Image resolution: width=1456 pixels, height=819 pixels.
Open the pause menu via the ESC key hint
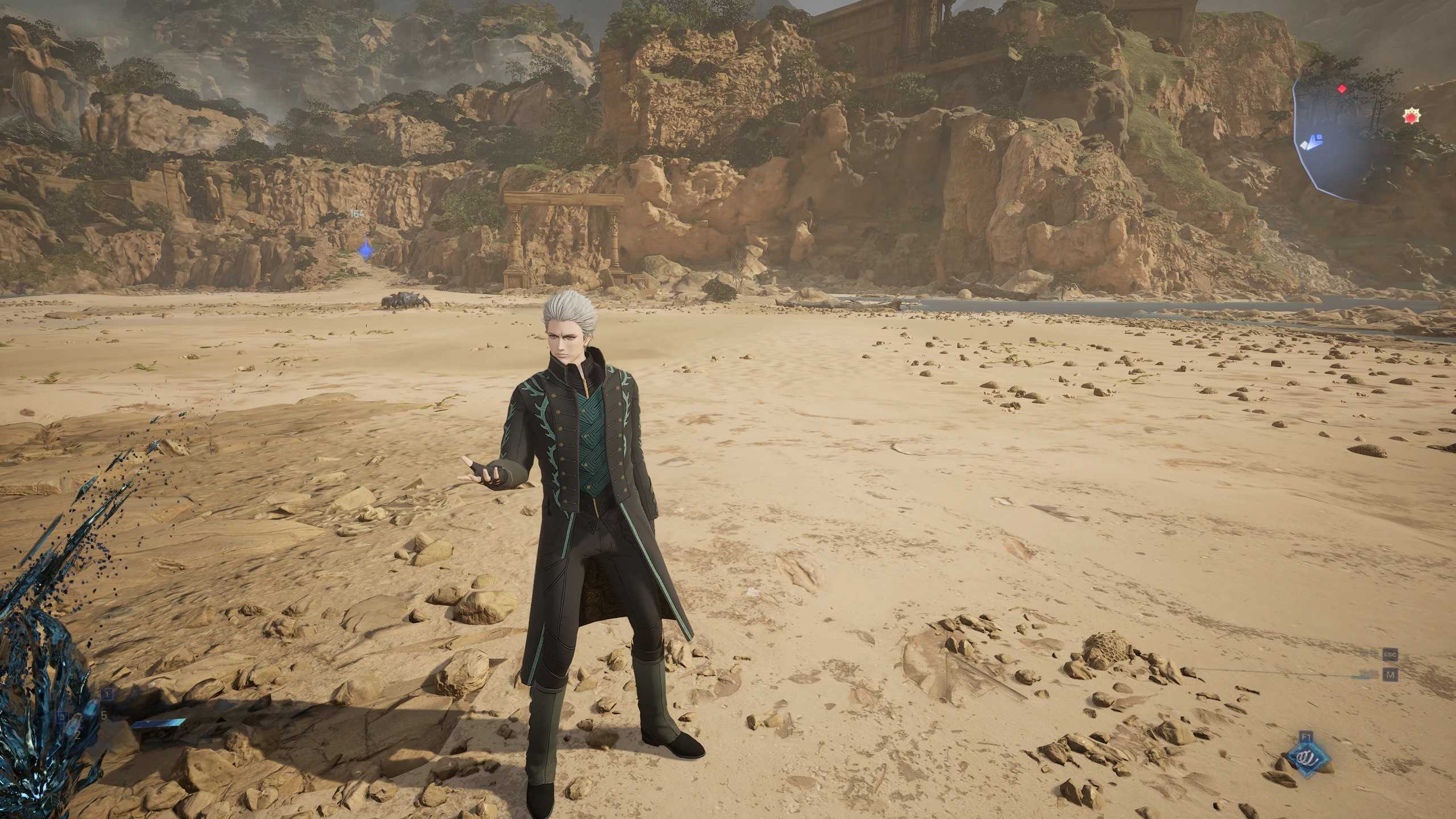coord(1391,655)
